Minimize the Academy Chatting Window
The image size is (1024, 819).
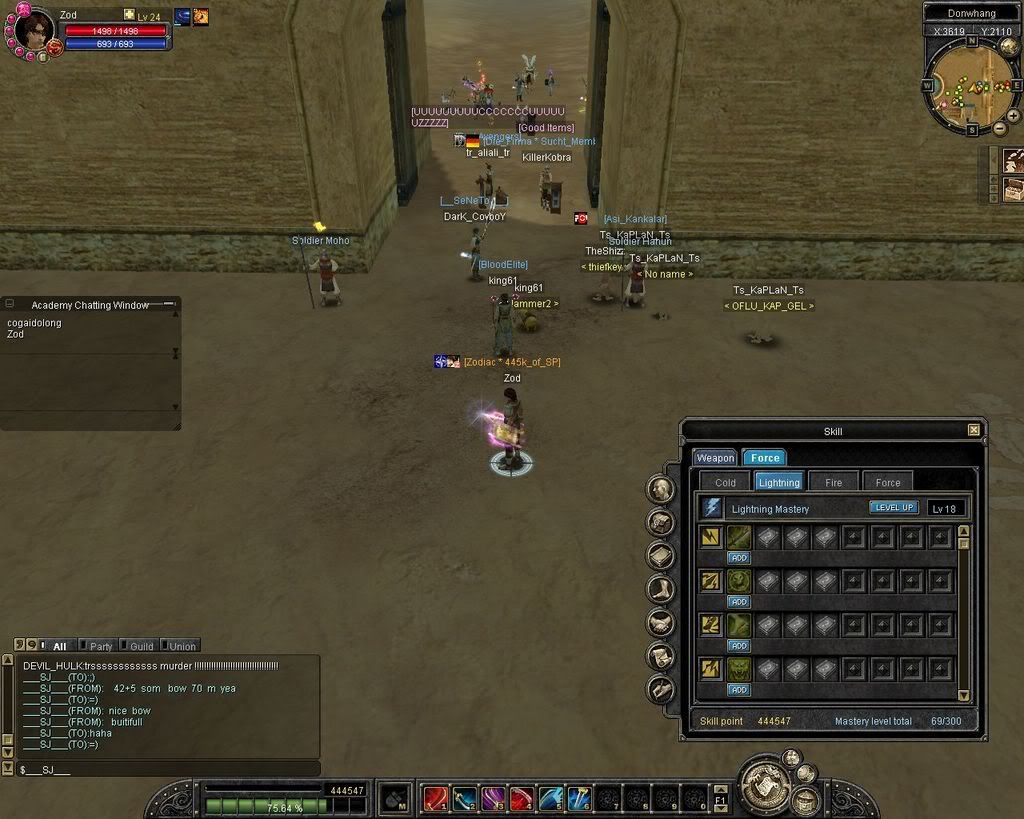pyautogui.click(x=169, y=304)
